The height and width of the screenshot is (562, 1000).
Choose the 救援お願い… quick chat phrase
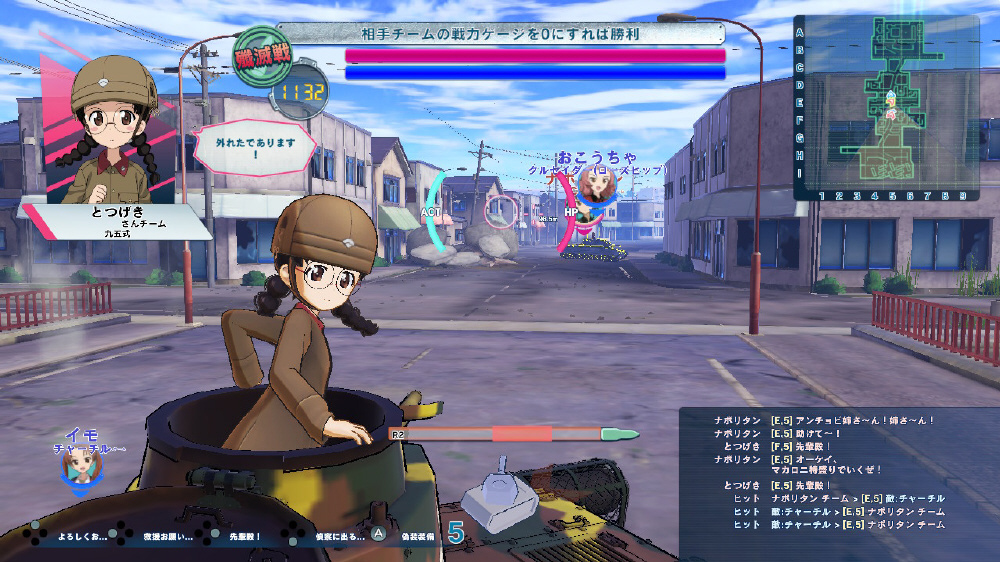pyautogui.click(x=165, y=537)
